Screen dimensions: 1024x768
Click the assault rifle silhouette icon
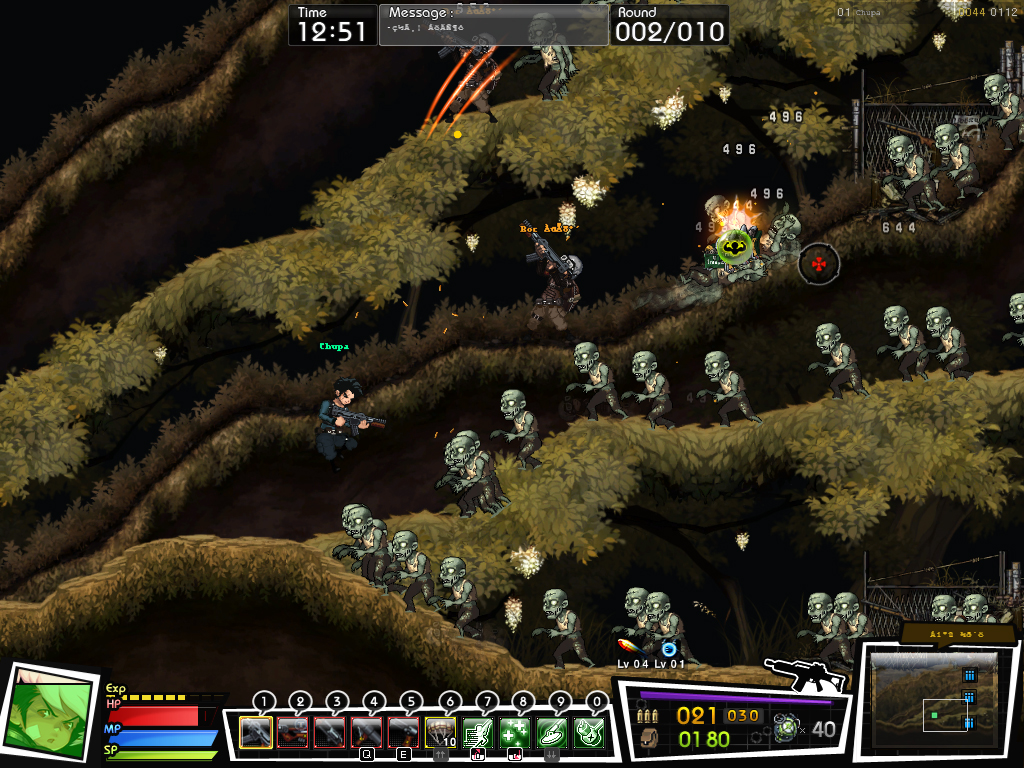(804, 675)
